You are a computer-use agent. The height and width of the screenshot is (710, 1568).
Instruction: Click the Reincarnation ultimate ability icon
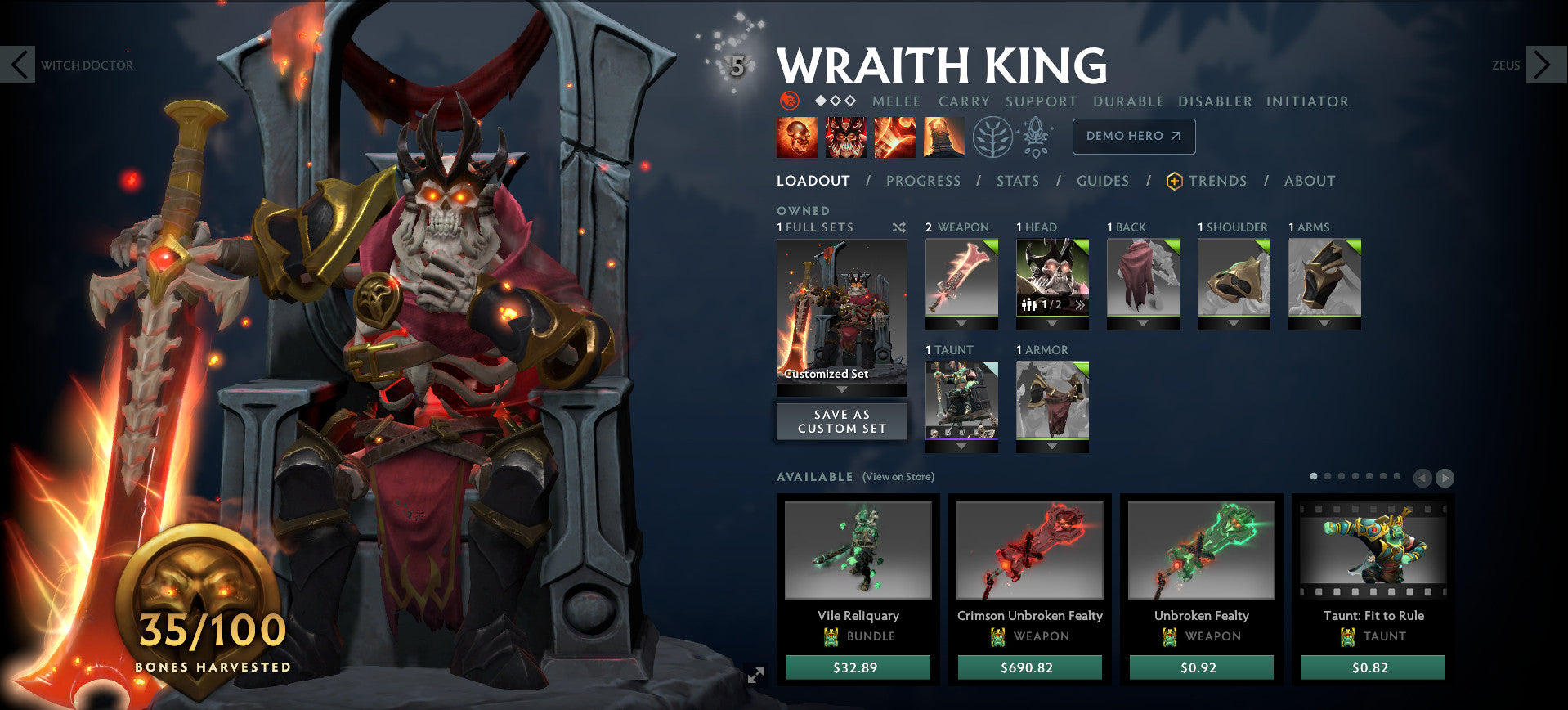(x=944, y=137)
